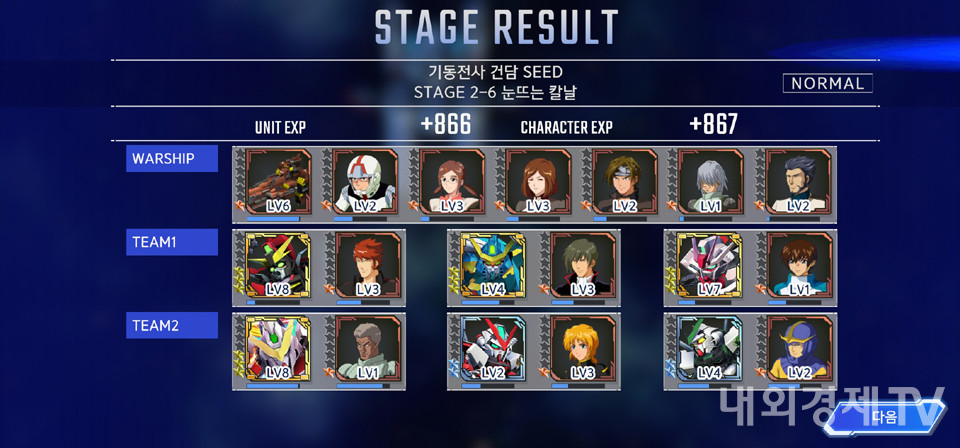Viewport: 960px width, 448px height.
Task: Choose the red-haired pilot portrait
Action: 366,267
